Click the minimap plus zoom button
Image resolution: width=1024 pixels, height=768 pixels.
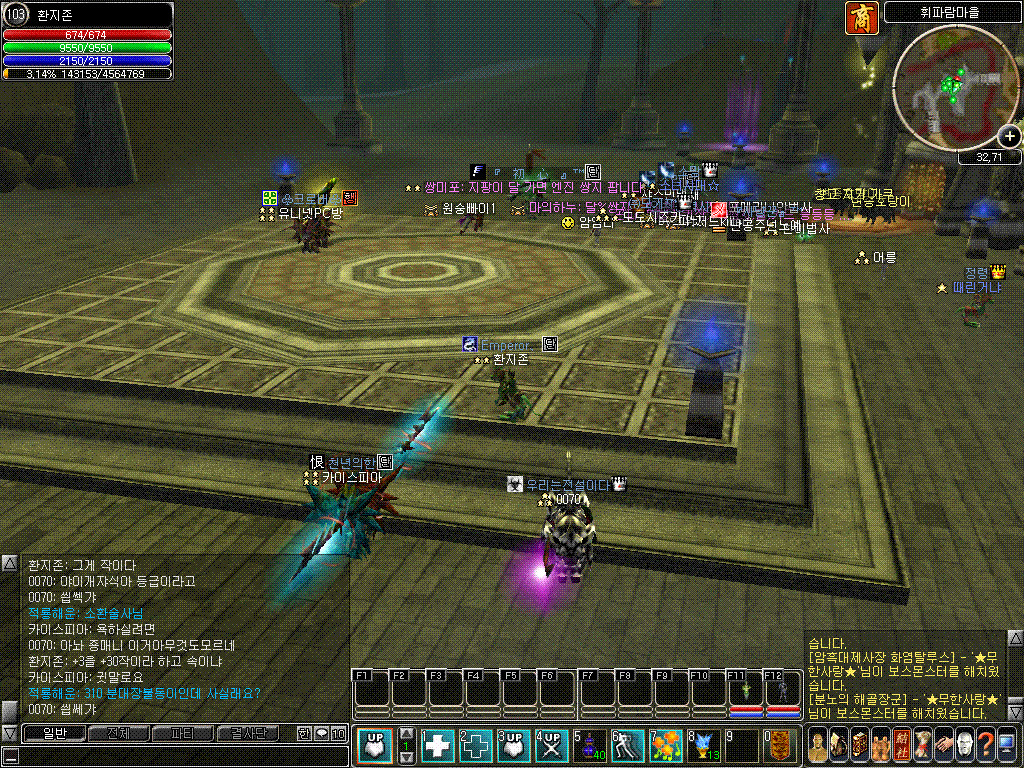click(x=1009, y=138)
